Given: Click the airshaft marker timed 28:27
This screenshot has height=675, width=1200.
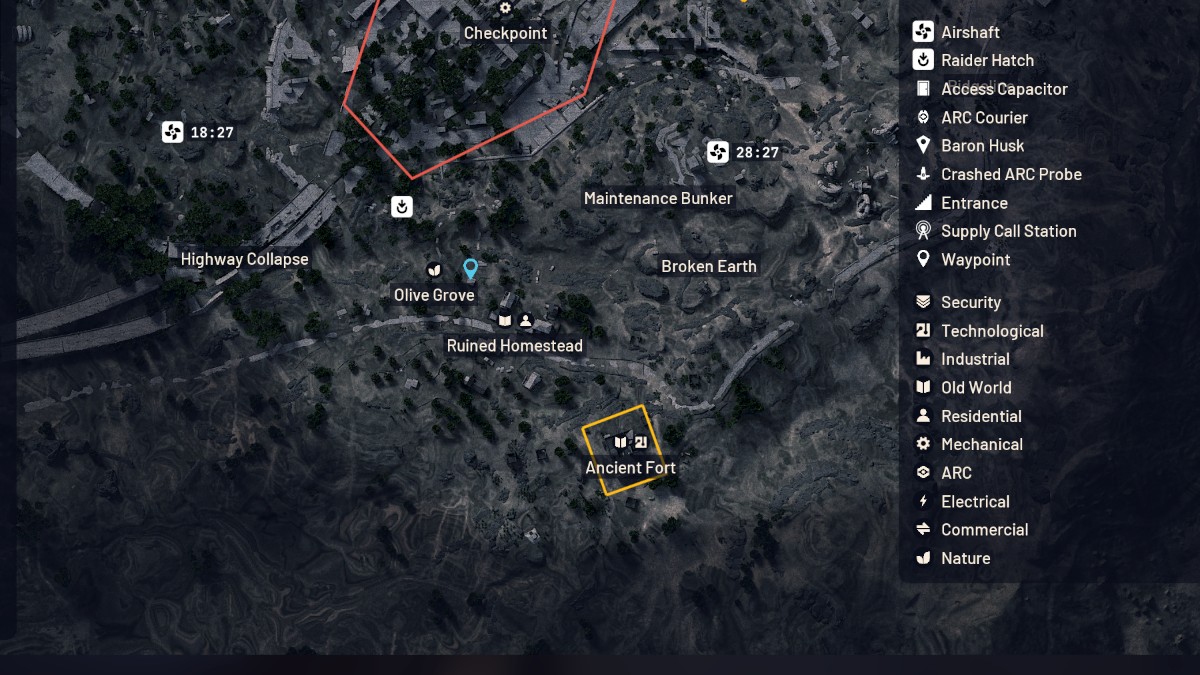Looking at the screenshot, I should pos(718,152).
